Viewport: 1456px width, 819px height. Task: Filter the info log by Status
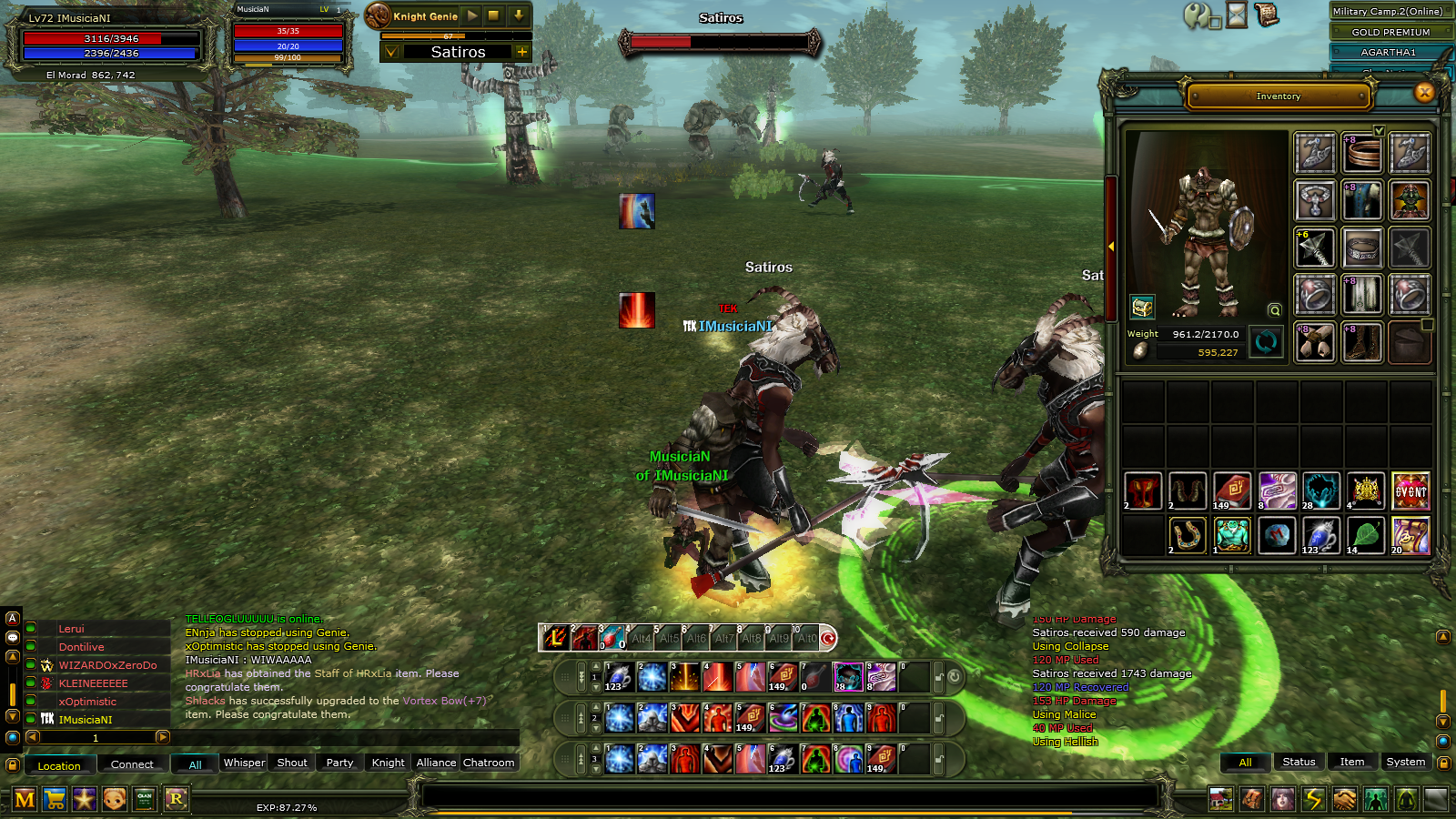pyautogui.click(x=1299, y=762)
